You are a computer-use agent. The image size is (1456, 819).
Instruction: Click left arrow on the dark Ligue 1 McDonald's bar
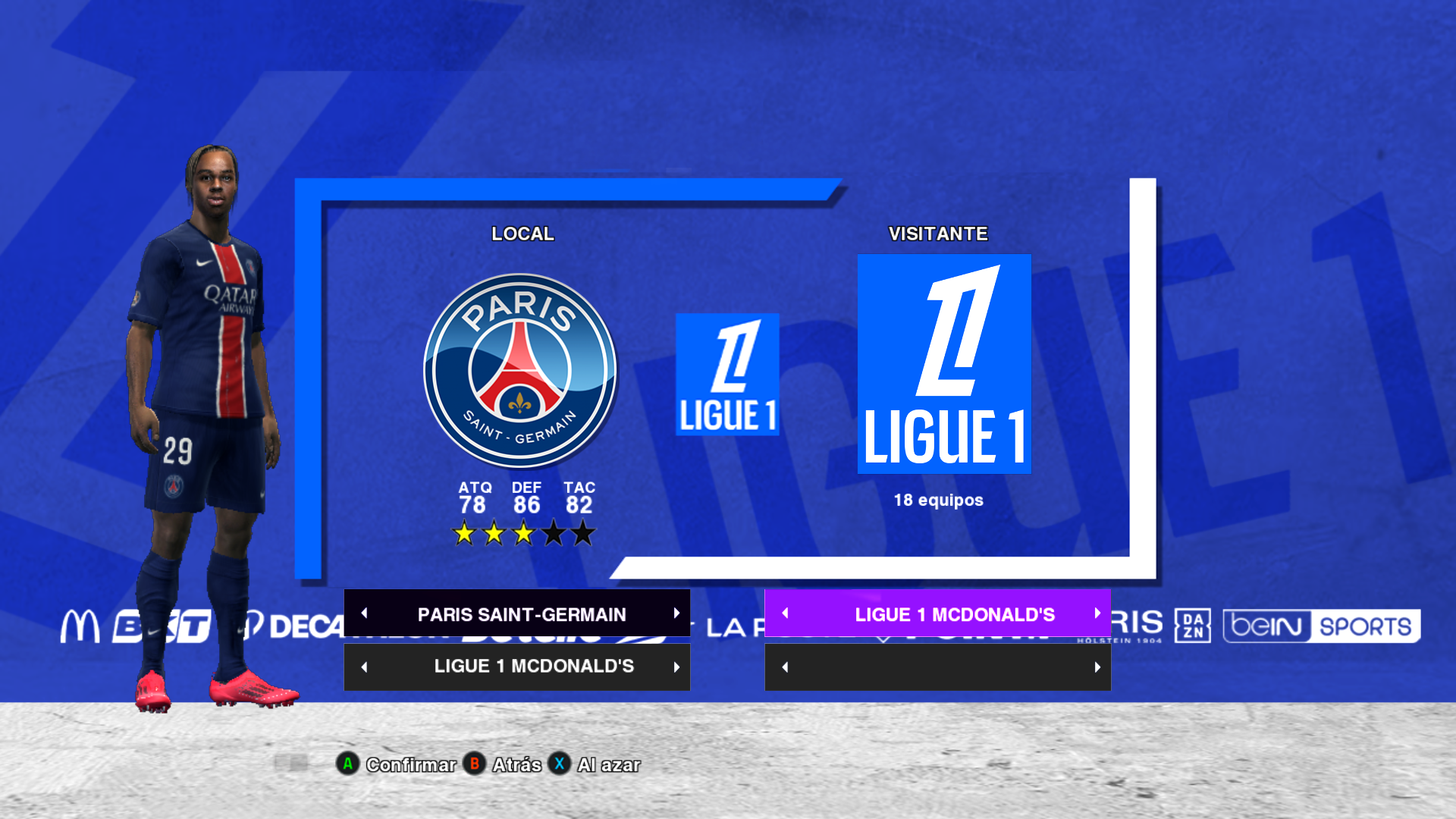[x=364, y=667]
